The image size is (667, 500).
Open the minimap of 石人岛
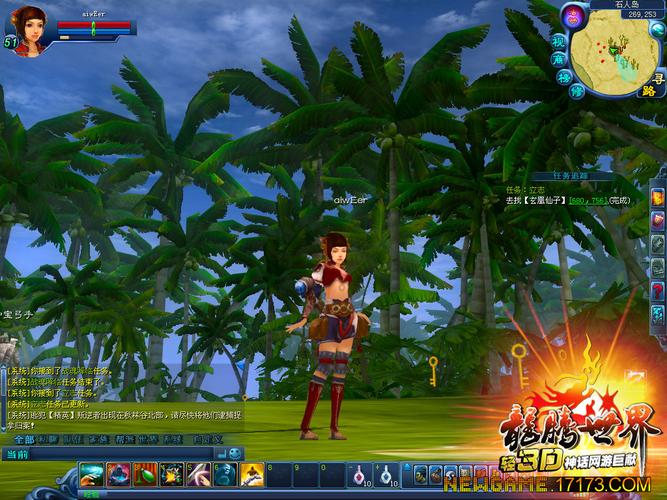[616, 55]
